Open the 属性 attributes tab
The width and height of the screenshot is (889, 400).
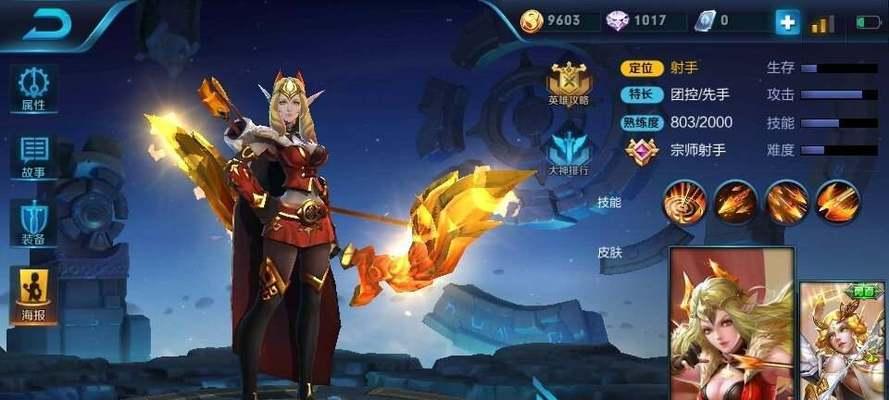(33, 88)
